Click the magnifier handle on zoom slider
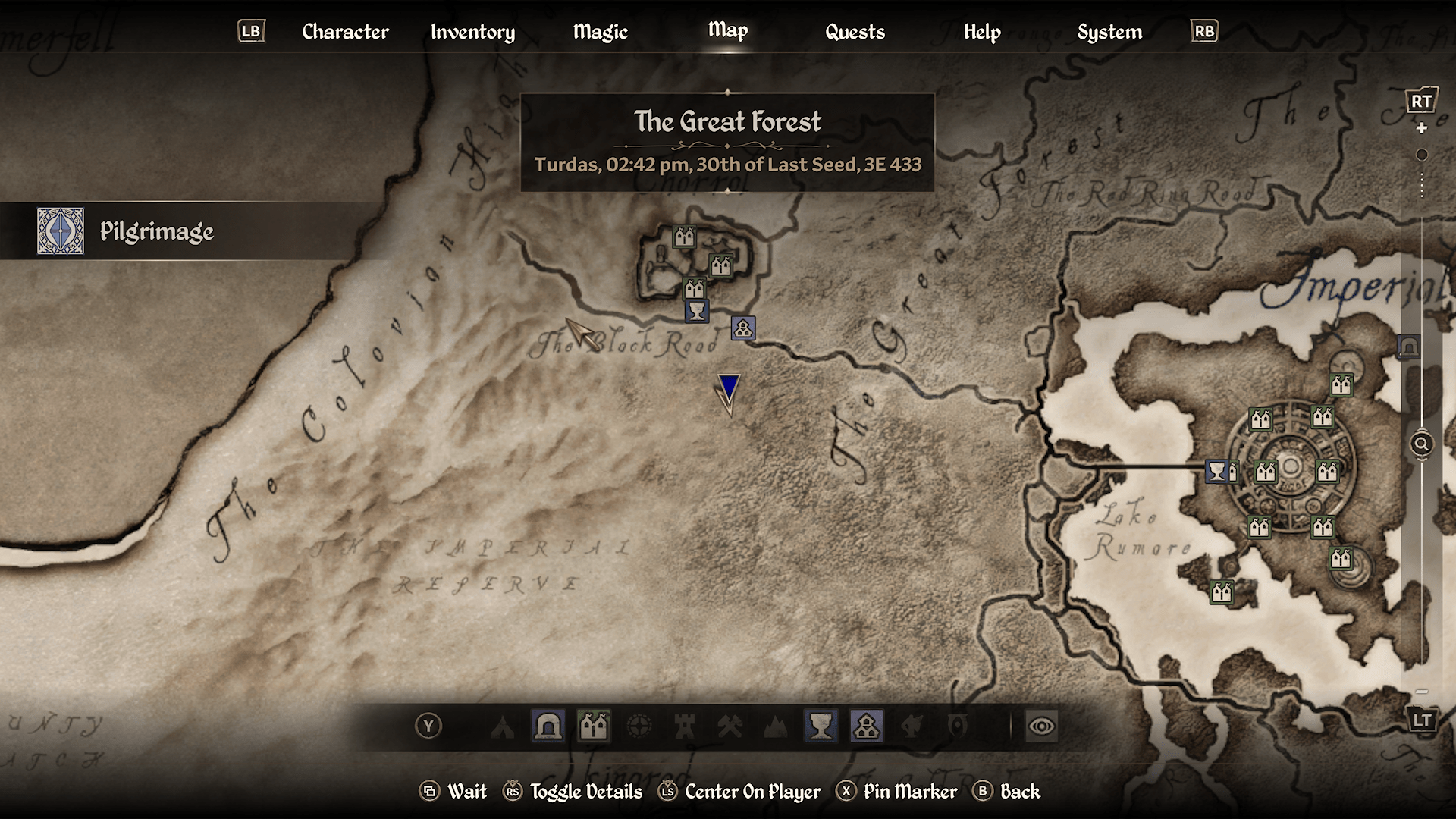Image resolution: width=1456 pixels, height=819 pixels. click(x=1422, y=444)
